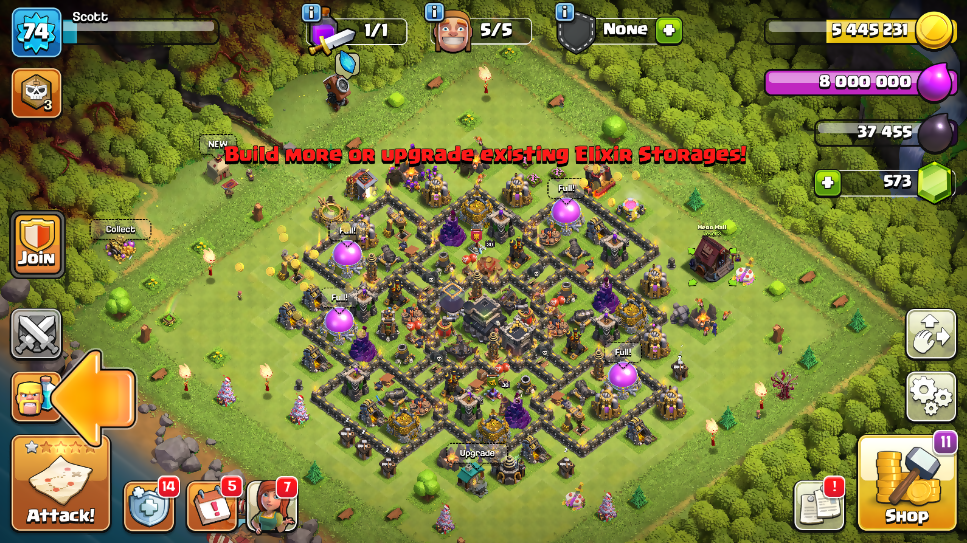
Task: Join a clan with the Join button
Action: 36,246
